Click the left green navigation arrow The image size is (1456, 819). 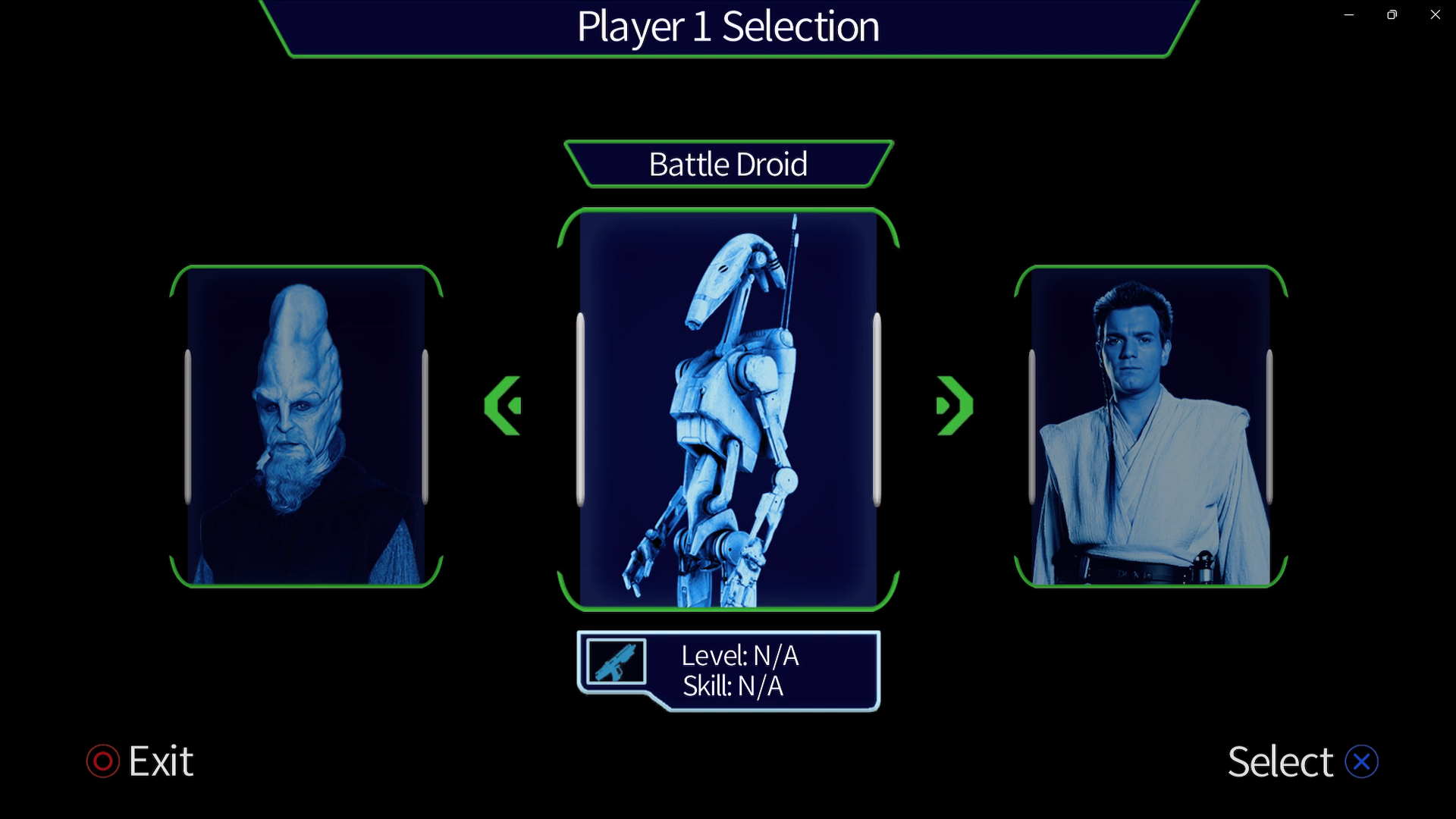pos(503,406)
